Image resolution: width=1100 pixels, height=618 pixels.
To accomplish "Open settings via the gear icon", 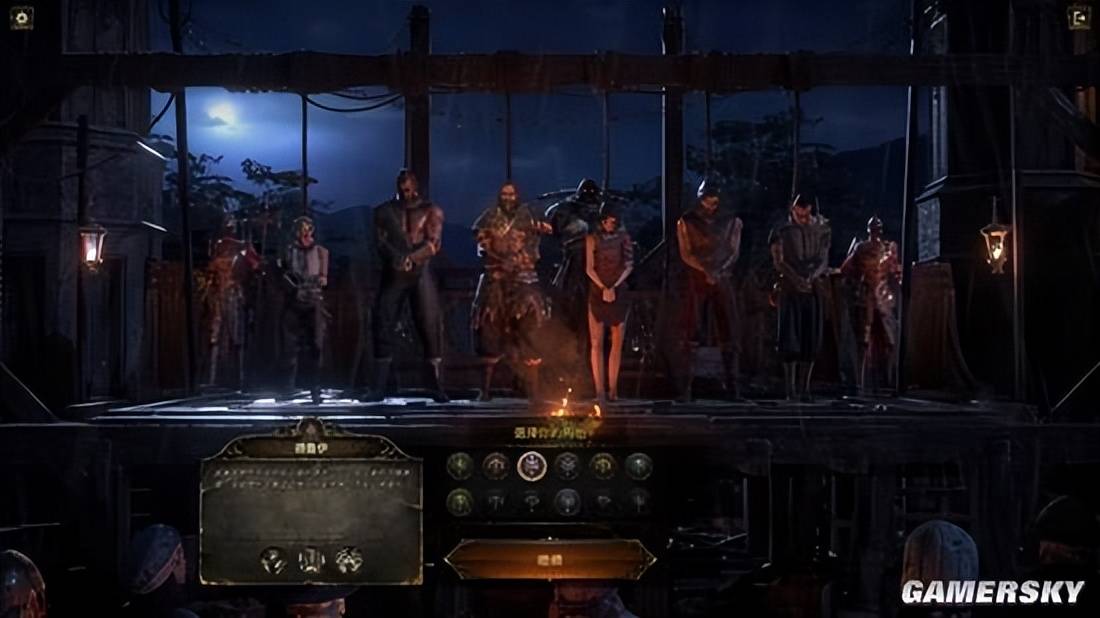I will click(21, 17).
